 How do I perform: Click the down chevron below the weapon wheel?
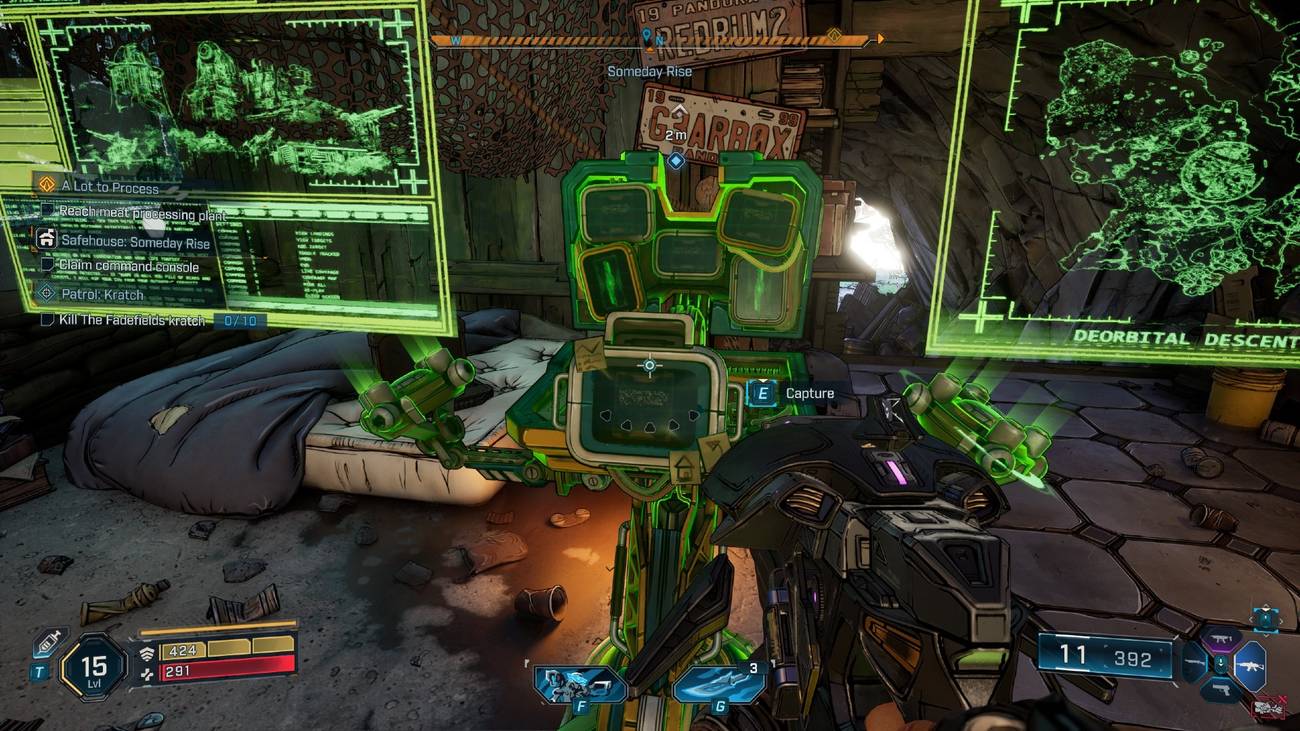click(1265, 635)
